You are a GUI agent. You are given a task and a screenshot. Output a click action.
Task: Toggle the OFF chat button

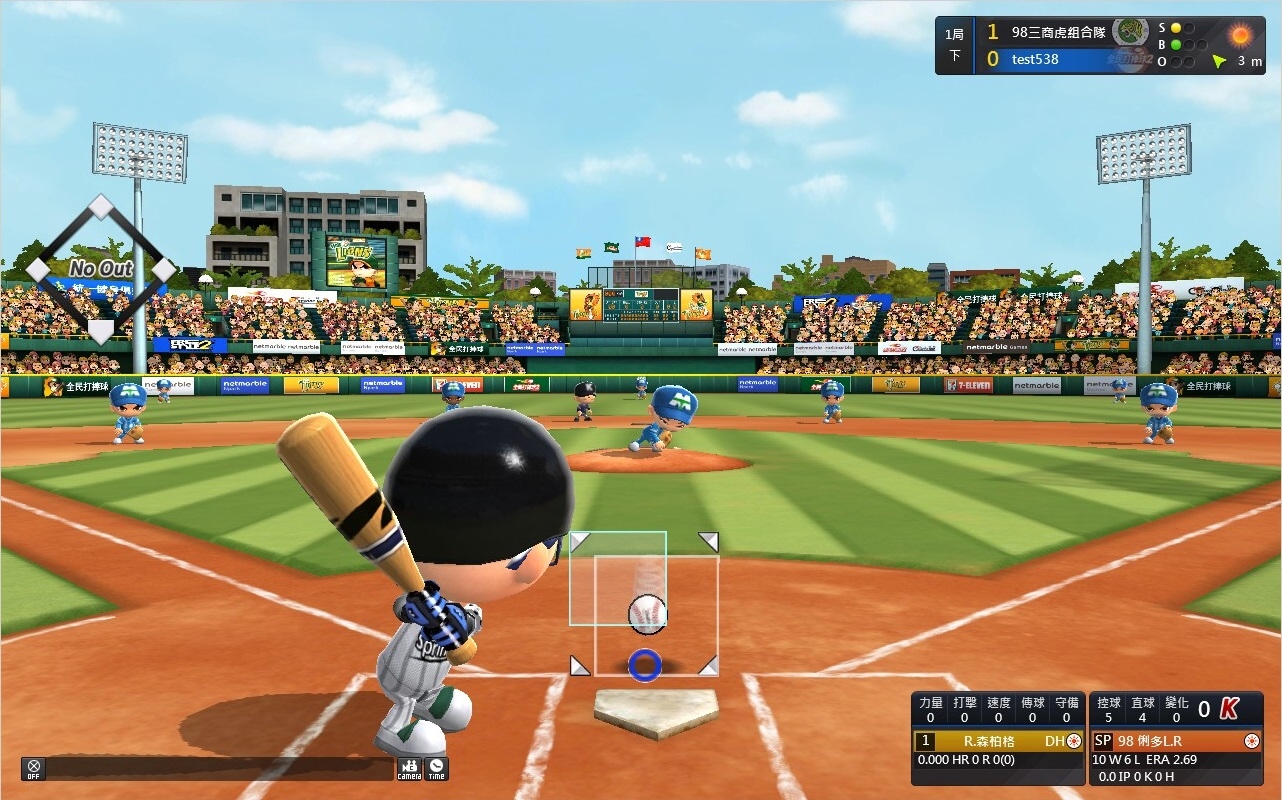(33, 768)
